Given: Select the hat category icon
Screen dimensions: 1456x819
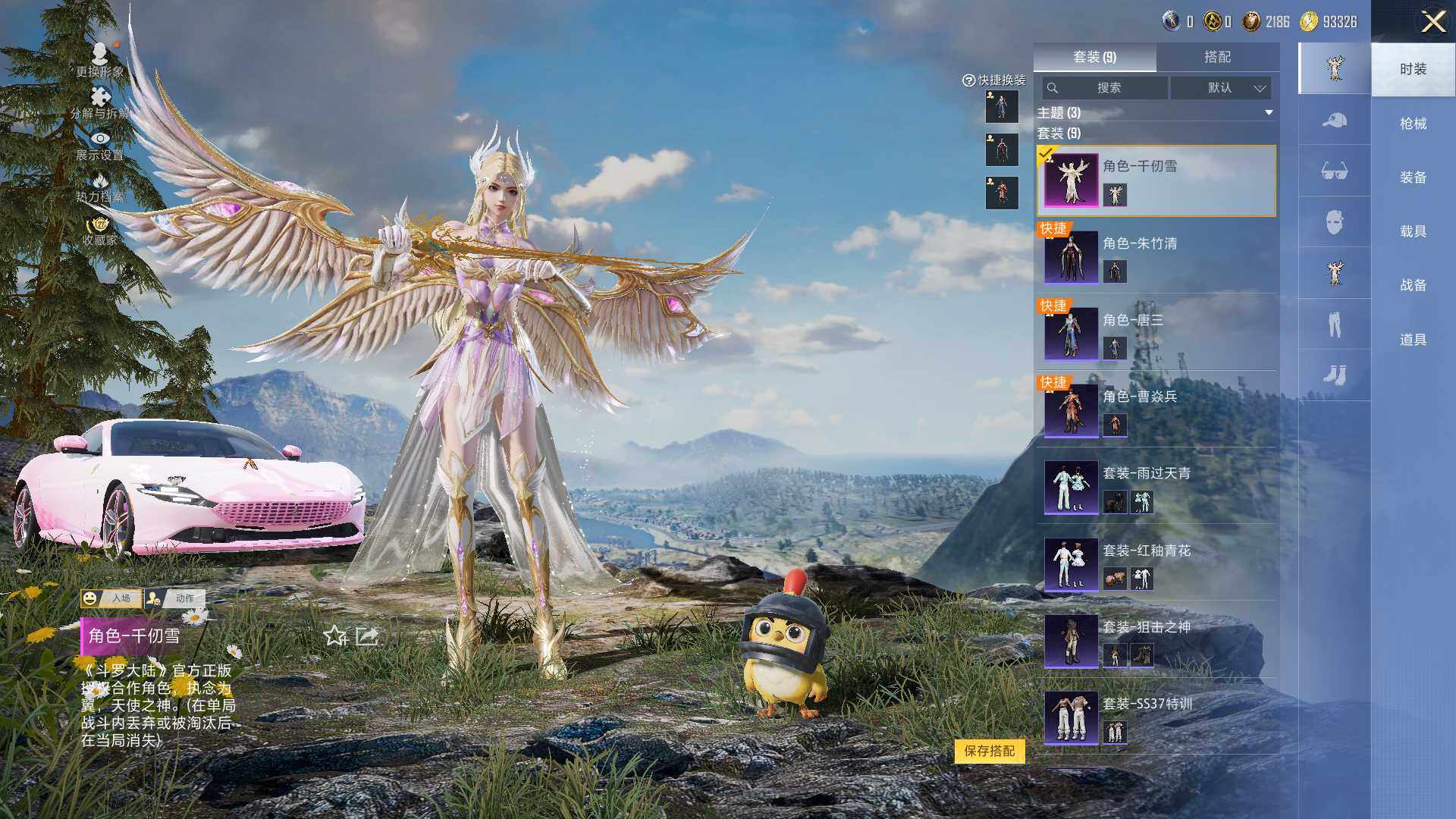Looking at the screenshot, I should (x=1334, y=120).
